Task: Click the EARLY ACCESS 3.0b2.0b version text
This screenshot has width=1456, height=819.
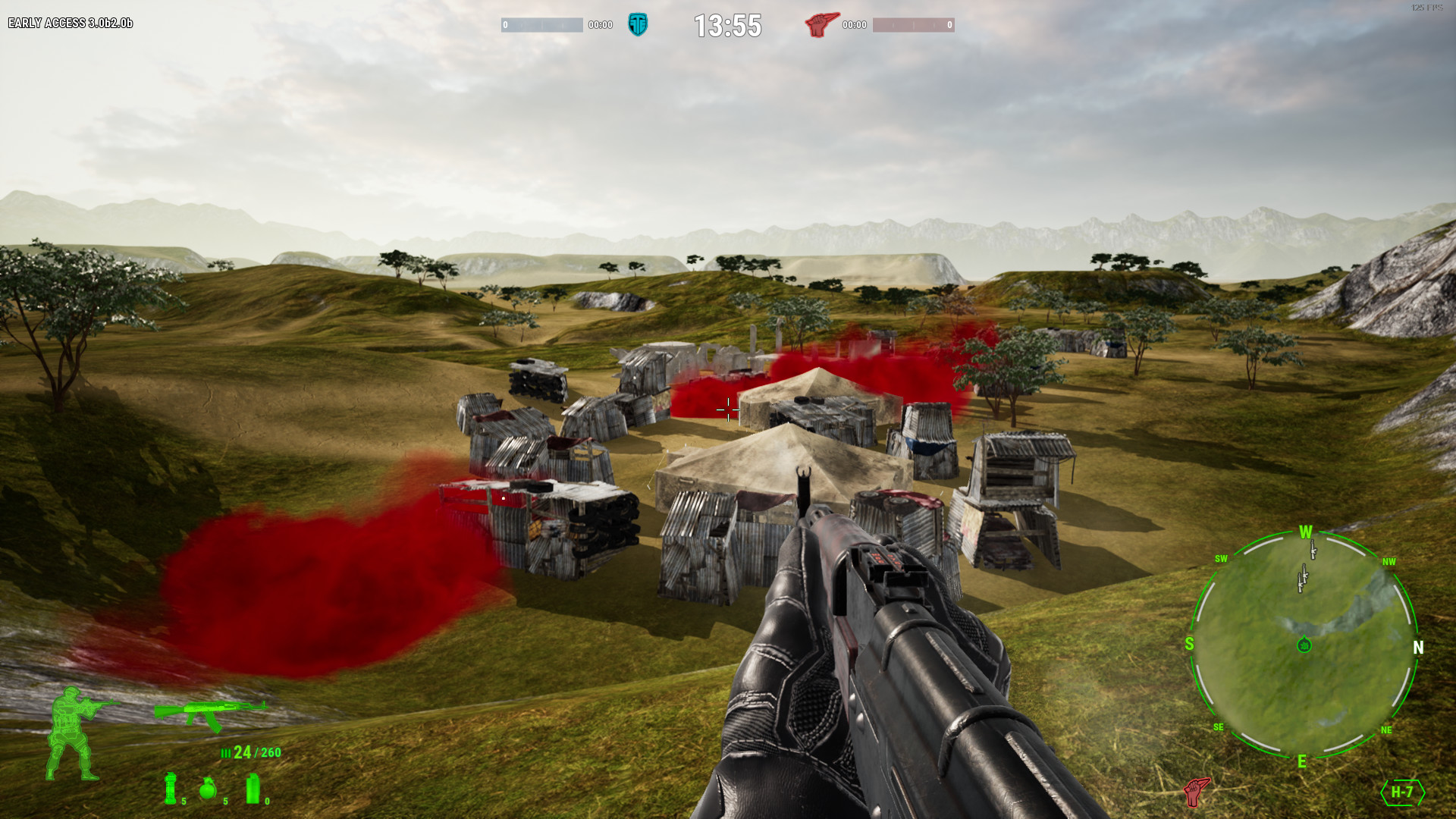Action: click(69, 24)
